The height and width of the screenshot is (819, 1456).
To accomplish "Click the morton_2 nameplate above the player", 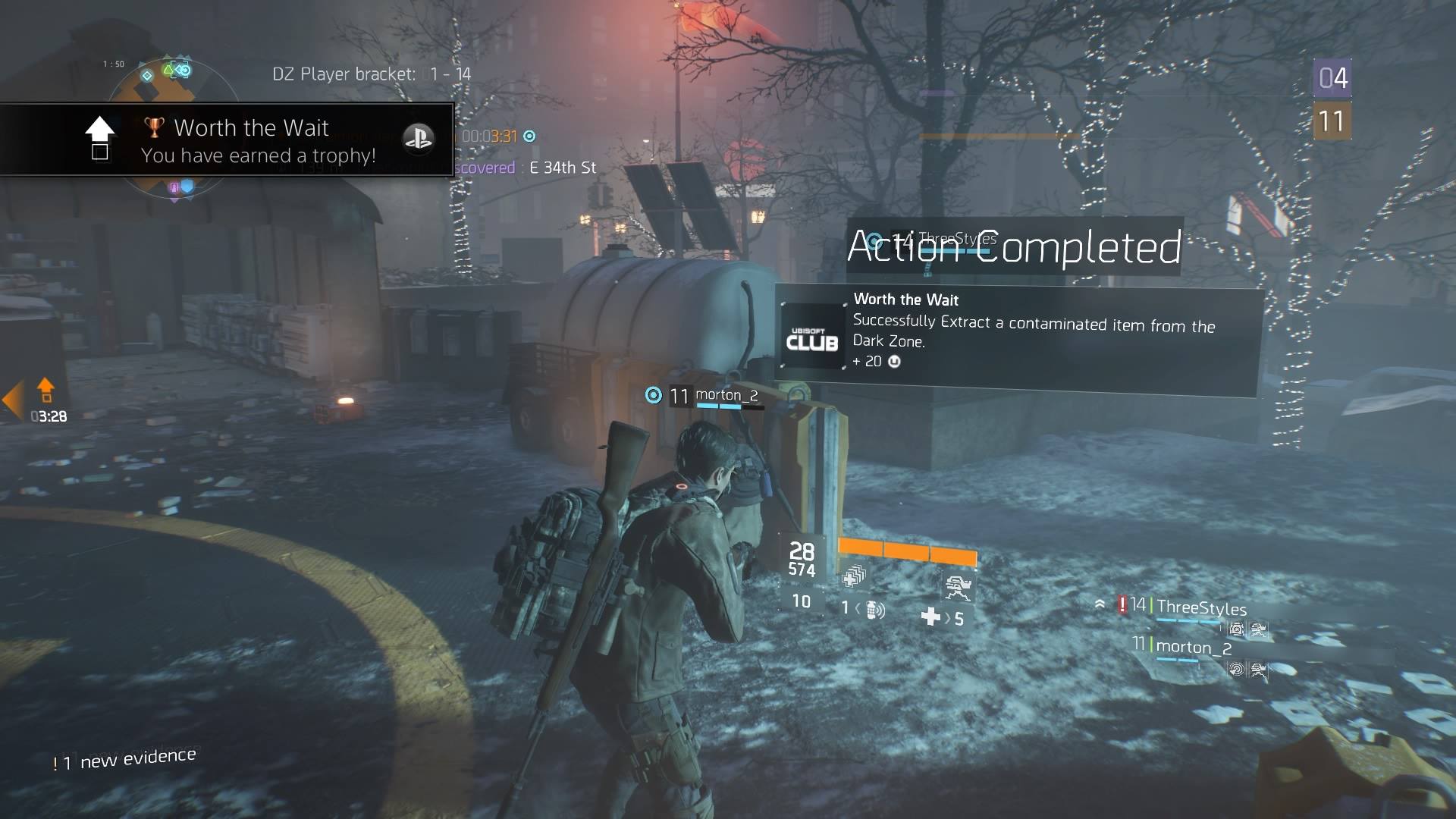I will point(726,395).
